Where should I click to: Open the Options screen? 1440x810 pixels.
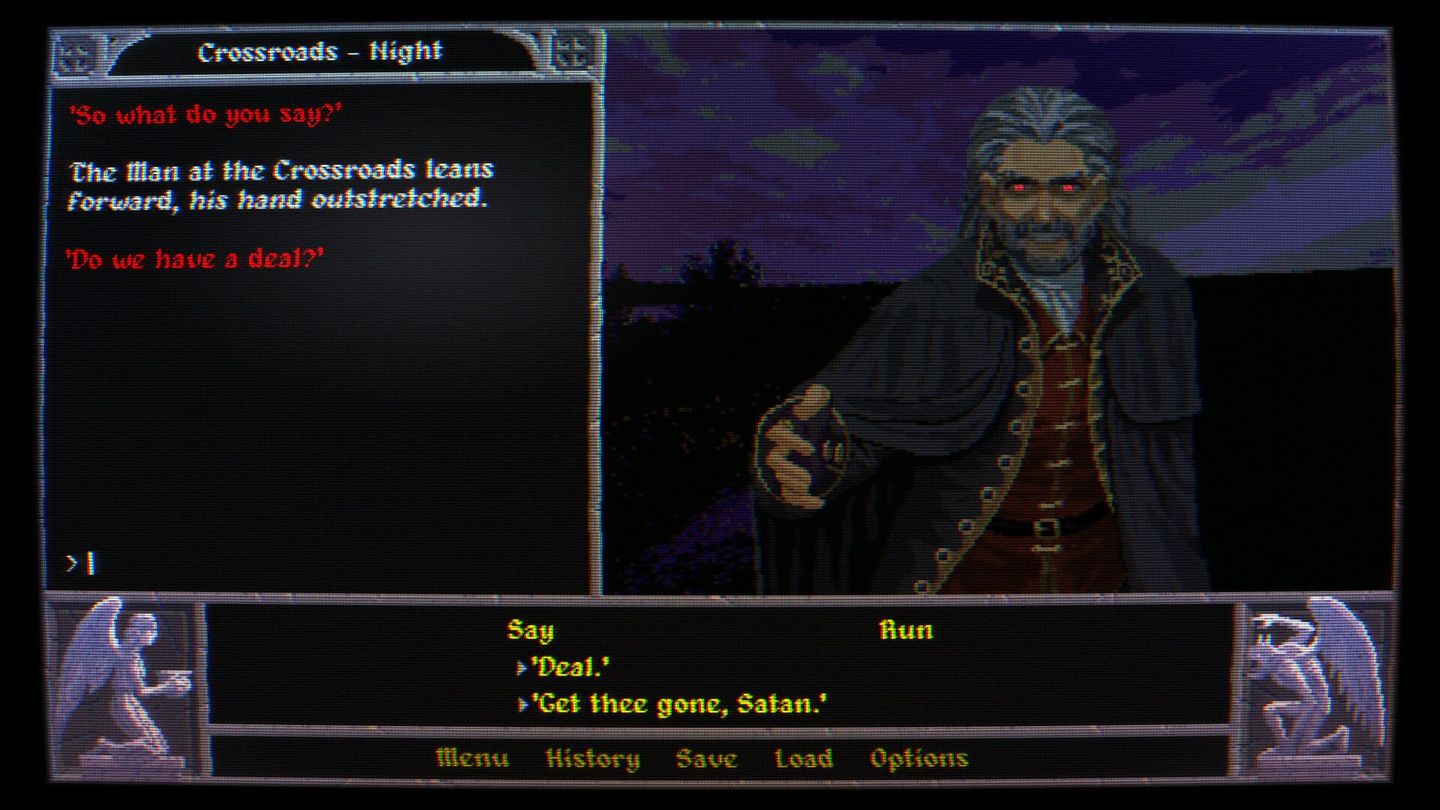[x=919, y=758]
